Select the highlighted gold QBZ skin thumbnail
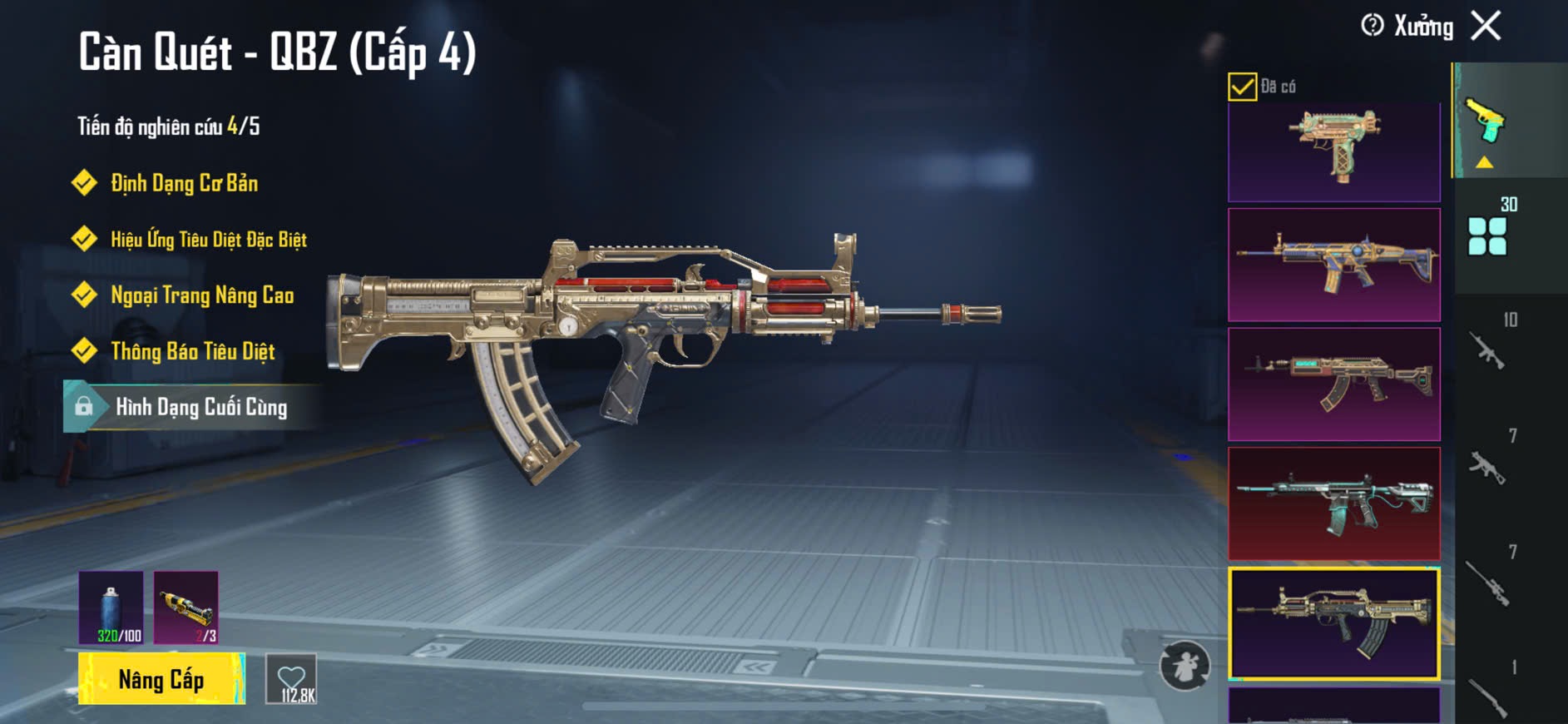 pyautogui.click(x=1333, y=623)
